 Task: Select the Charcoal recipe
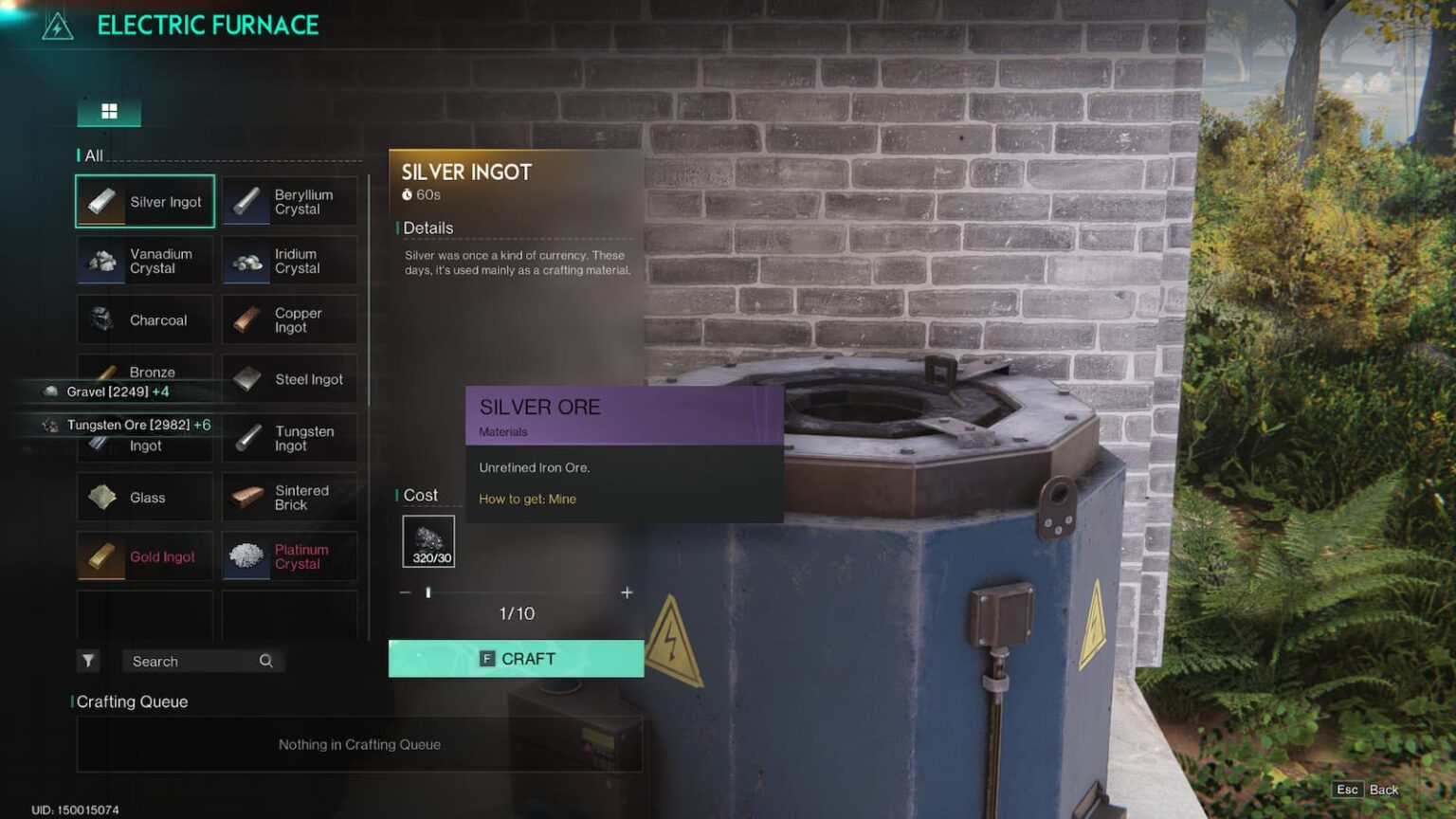tap(144, 319)
